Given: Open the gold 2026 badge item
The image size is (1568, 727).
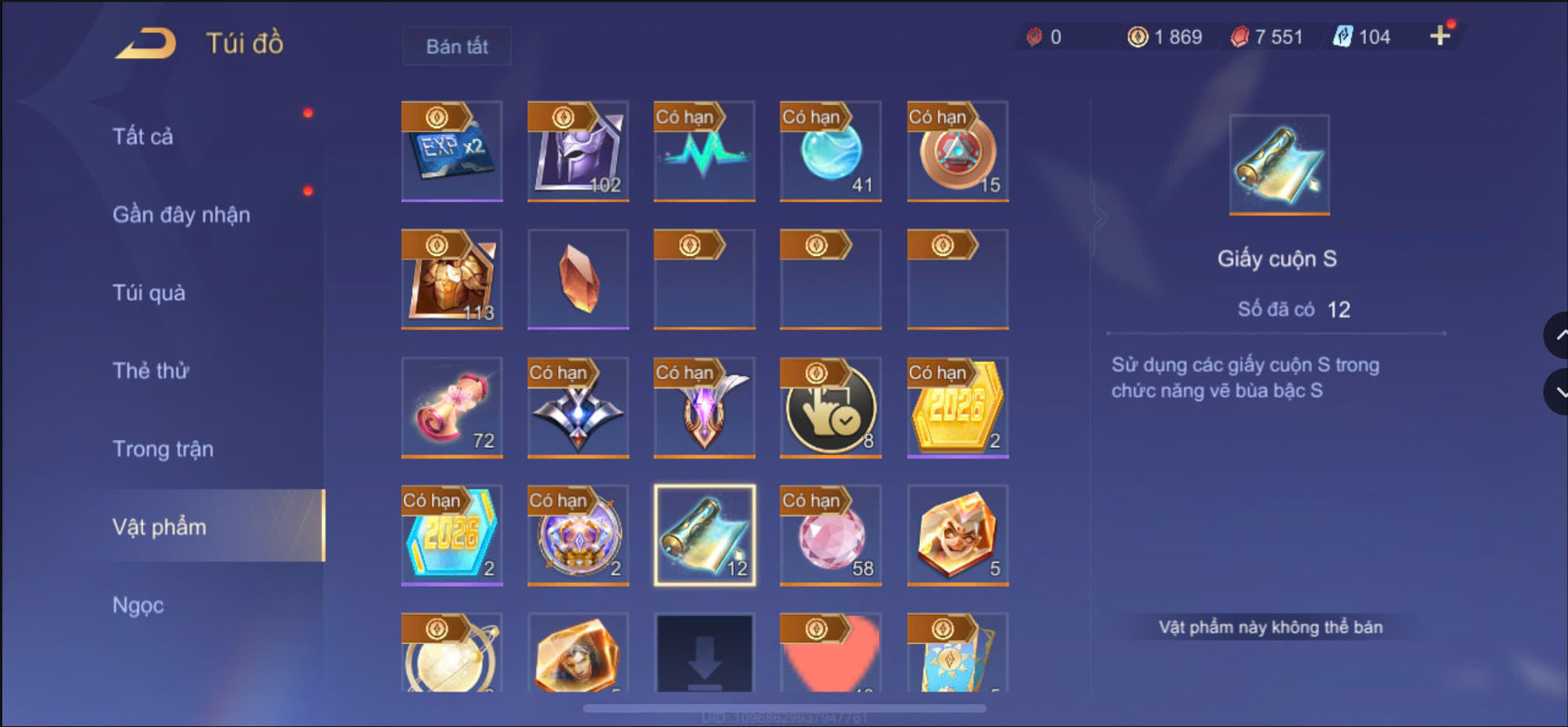Looking at the screenshot, I should tap(955, 407).
